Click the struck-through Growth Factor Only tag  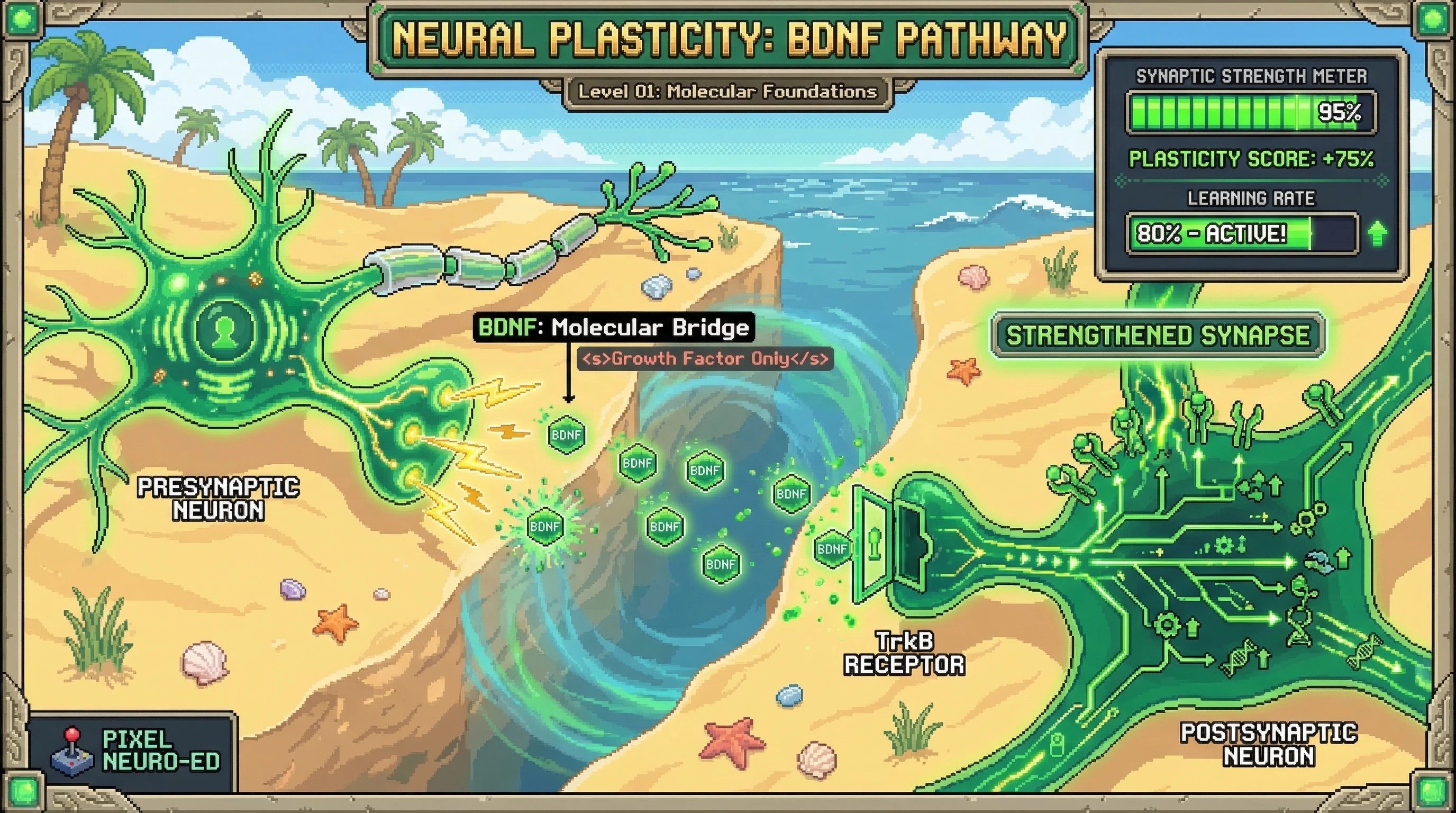[705, 358]
